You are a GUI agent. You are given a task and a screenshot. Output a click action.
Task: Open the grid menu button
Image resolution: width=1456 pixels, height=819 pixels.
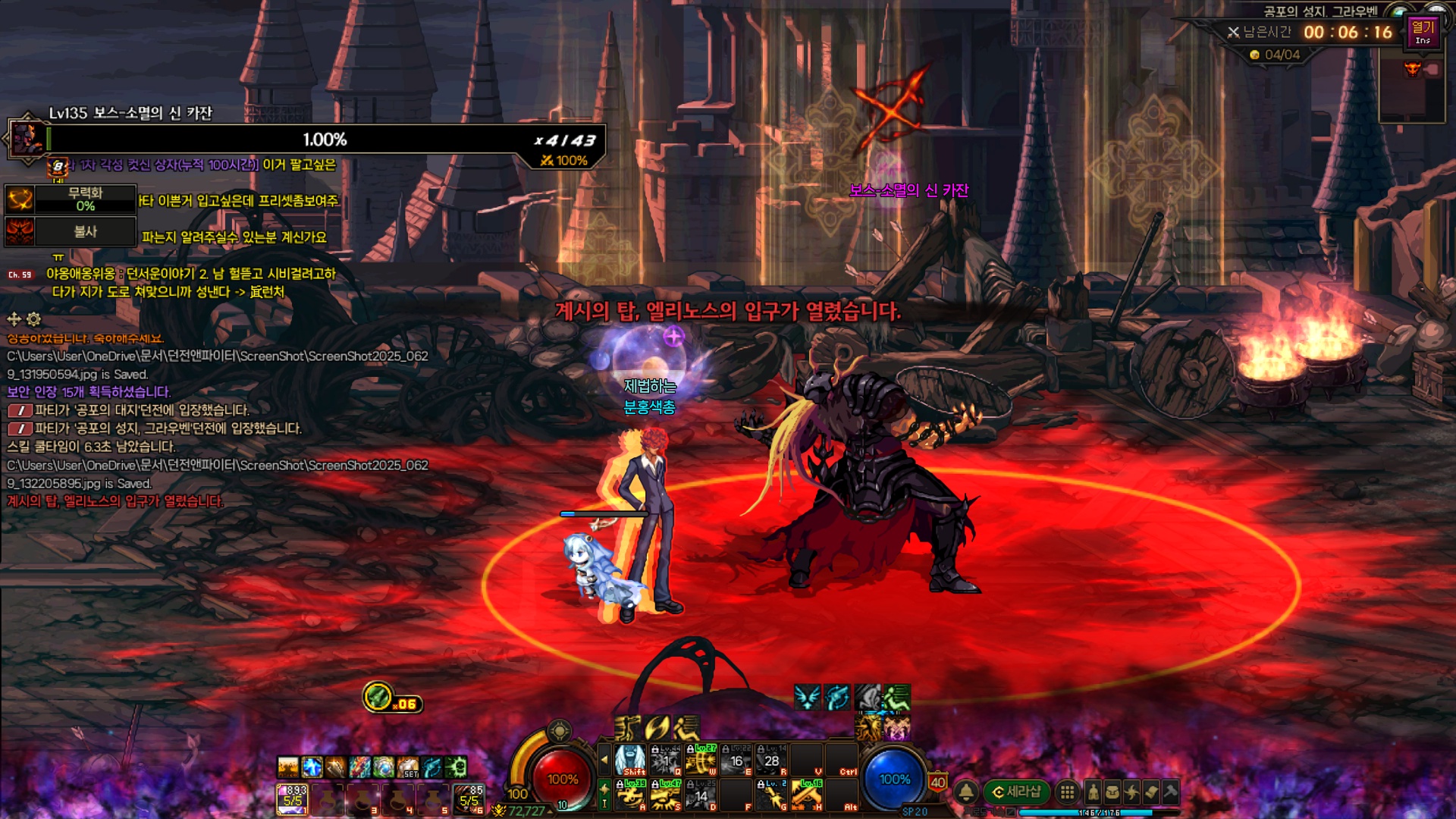(1067, 792)
